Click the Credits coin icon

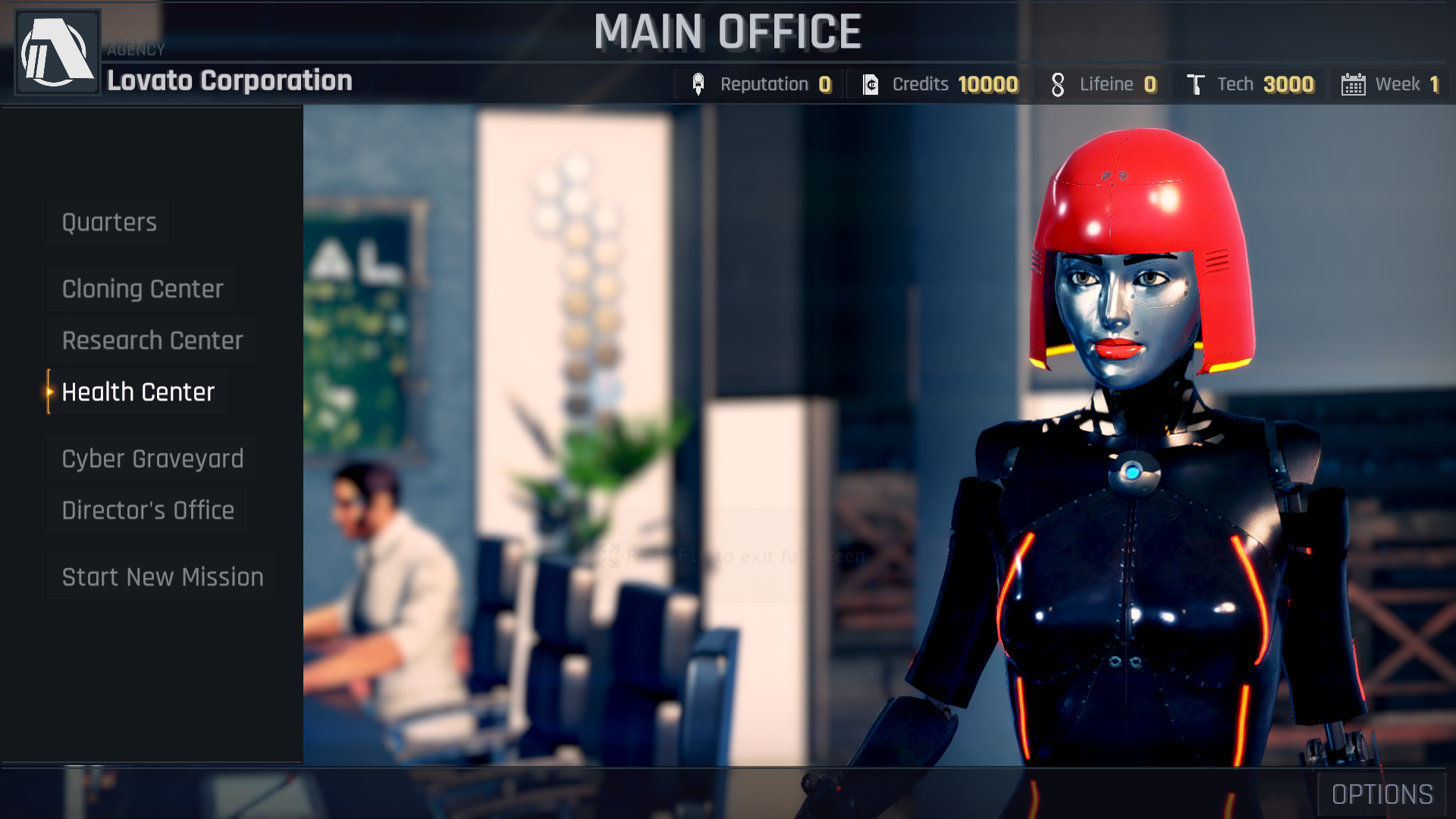coord(871,83)
